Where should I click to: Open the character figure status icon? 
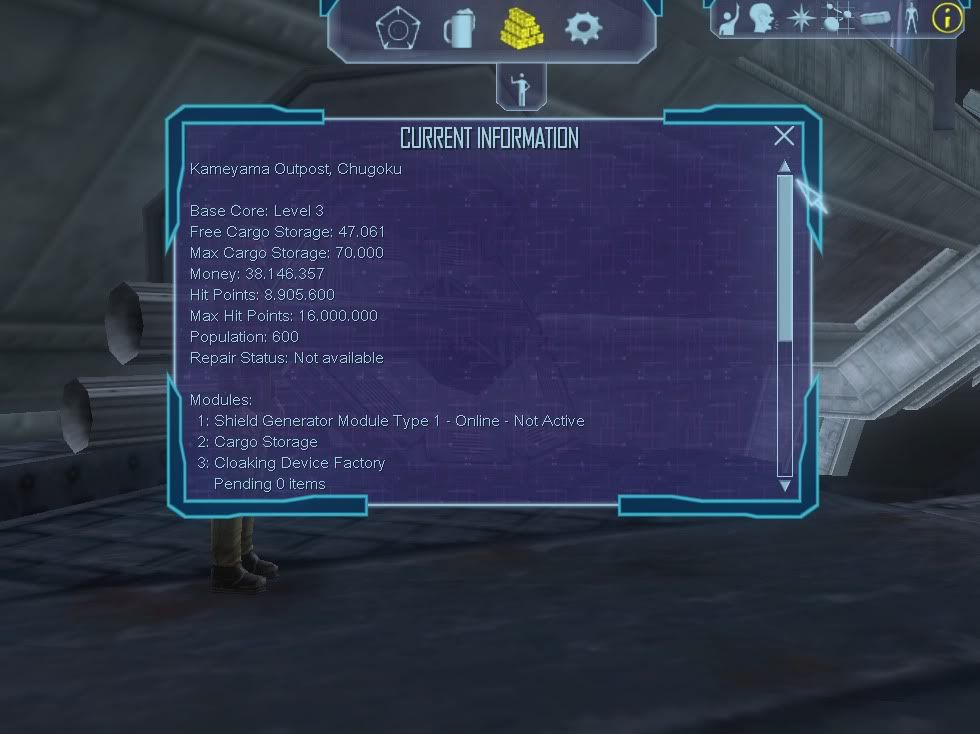coord(911,18)
